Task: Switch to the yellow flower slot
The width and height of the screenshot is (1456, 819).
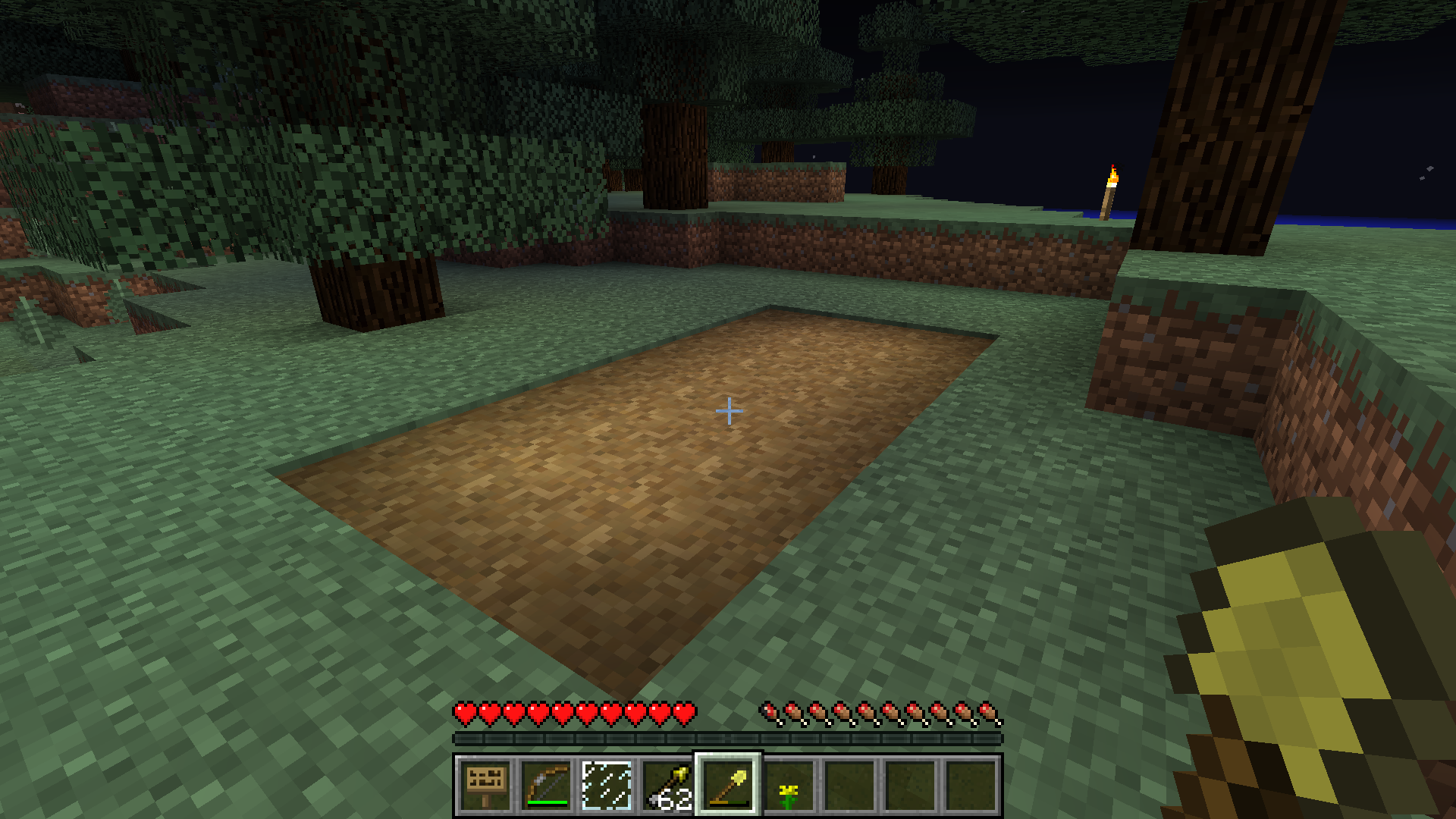Action: tap(789, 785)
